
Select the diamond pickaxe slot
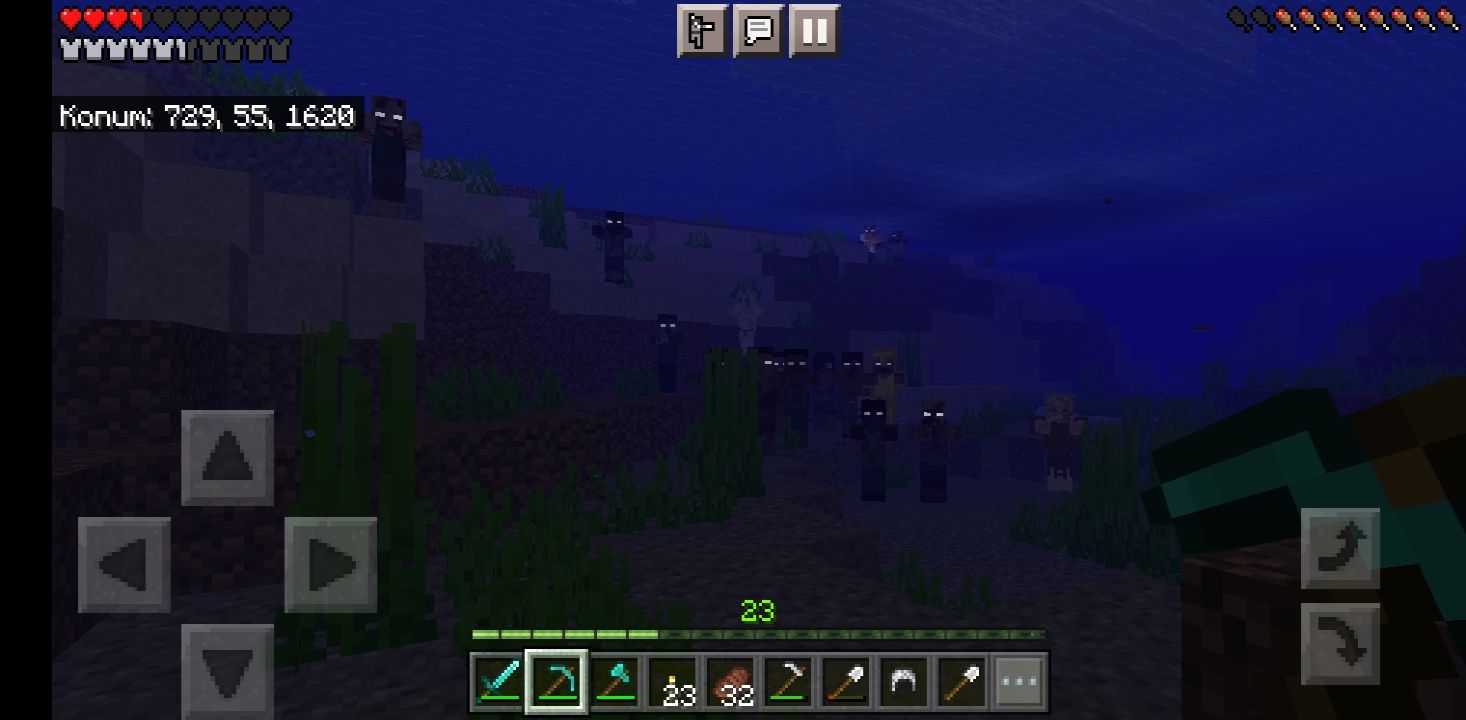555,681
